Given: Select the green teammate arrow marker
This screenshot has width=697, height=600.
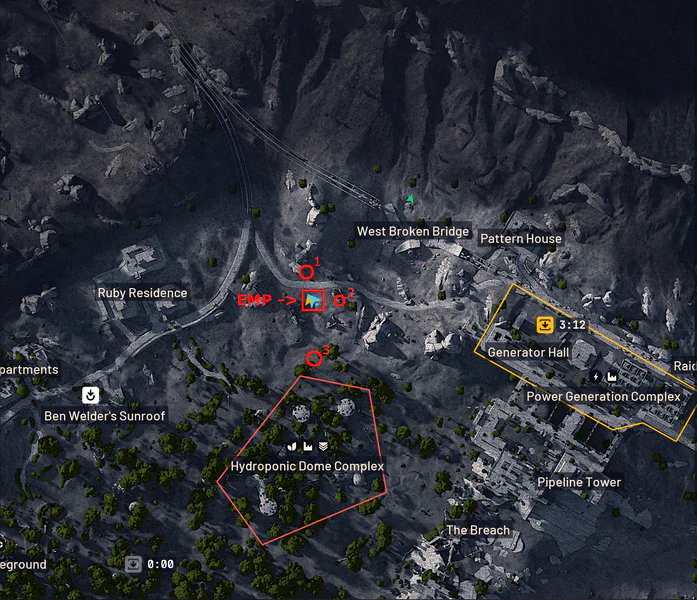Looking at the screenshot, I should (x=409, y=200).
